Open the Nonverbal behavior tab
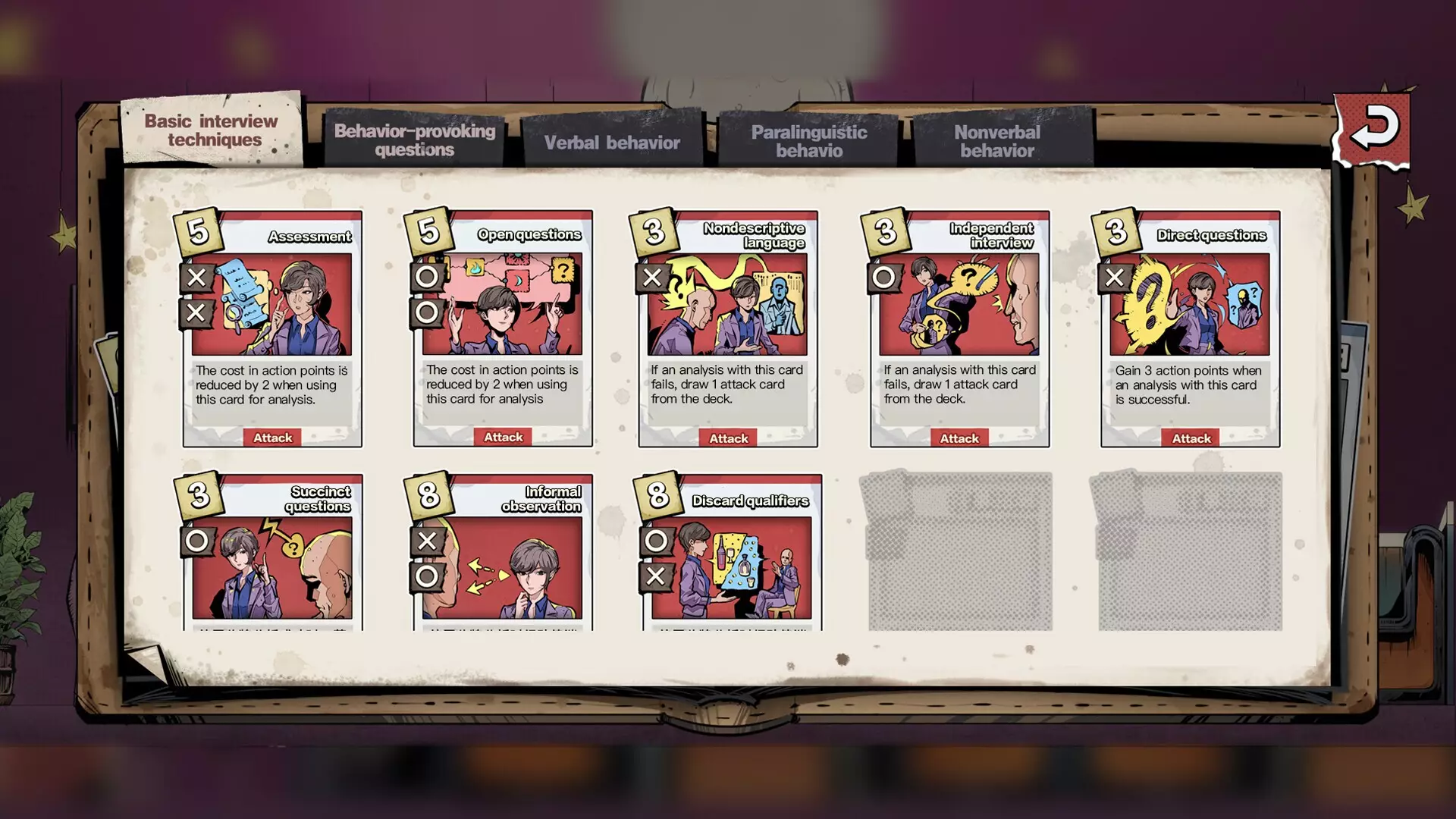 point(998,141)
